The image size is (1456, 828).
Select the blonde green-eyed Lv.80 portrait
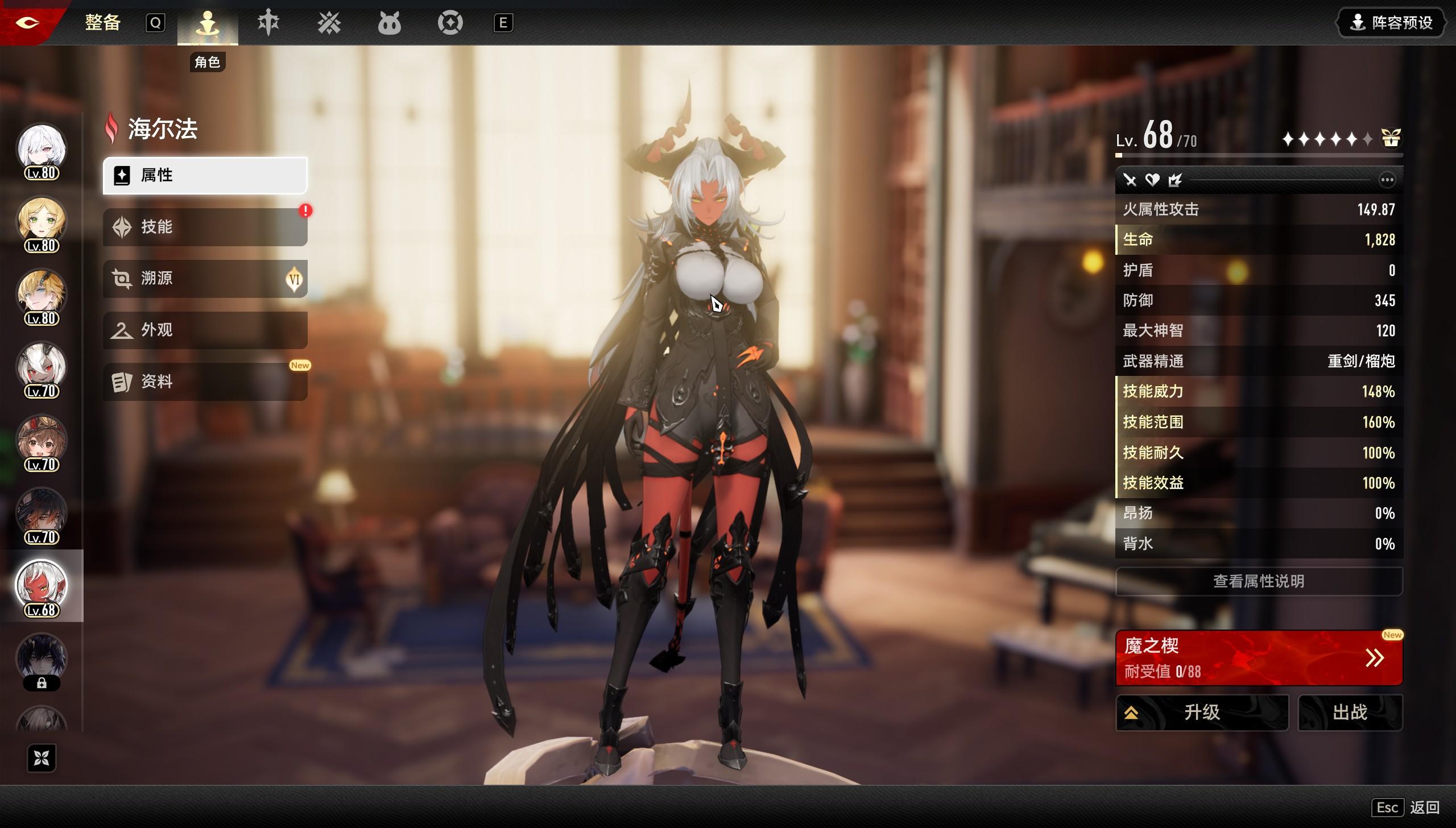coord(42,222)
